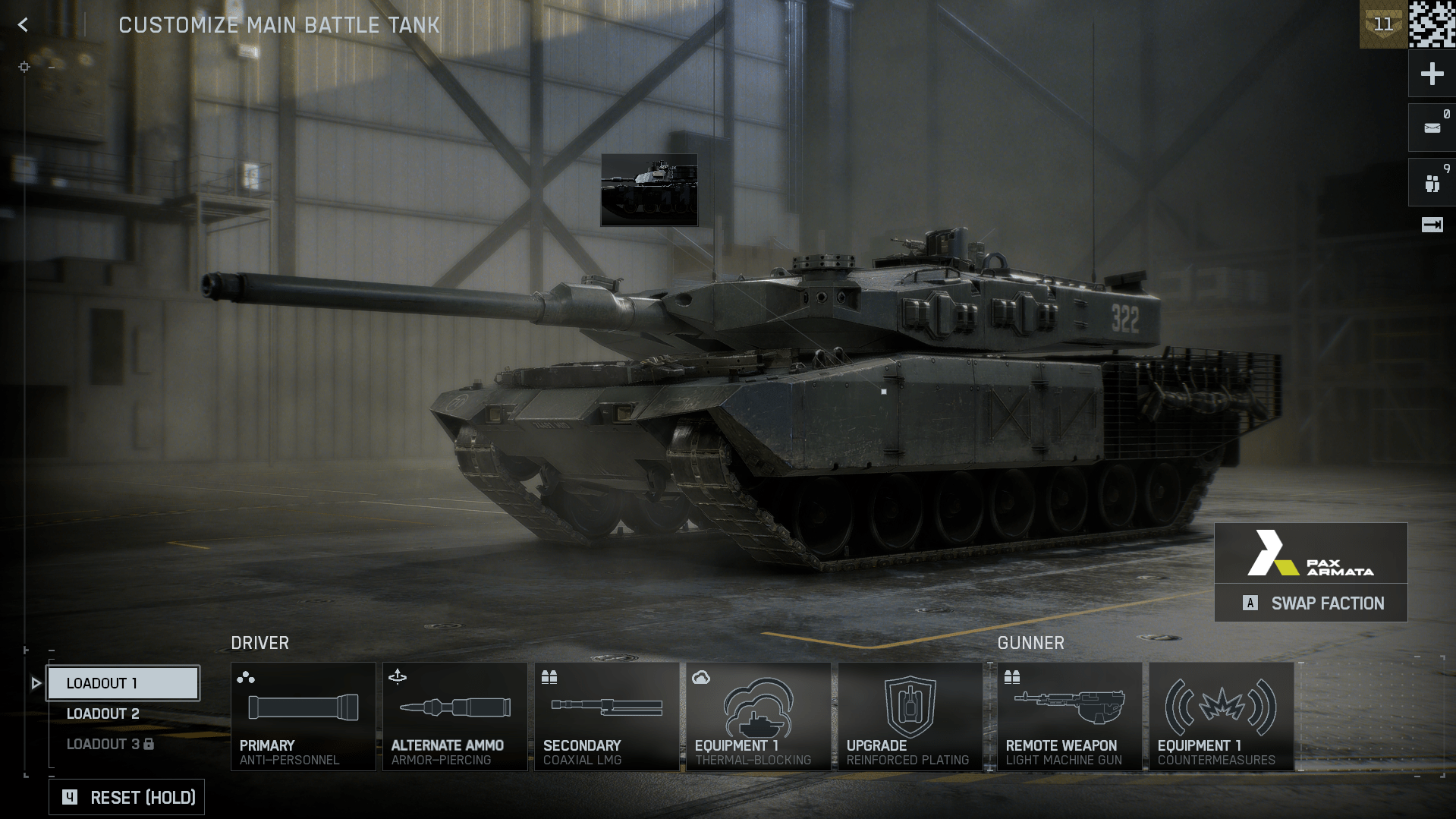1456x819 pixels.
Task: Select Loadout 1
Action: 124,683
